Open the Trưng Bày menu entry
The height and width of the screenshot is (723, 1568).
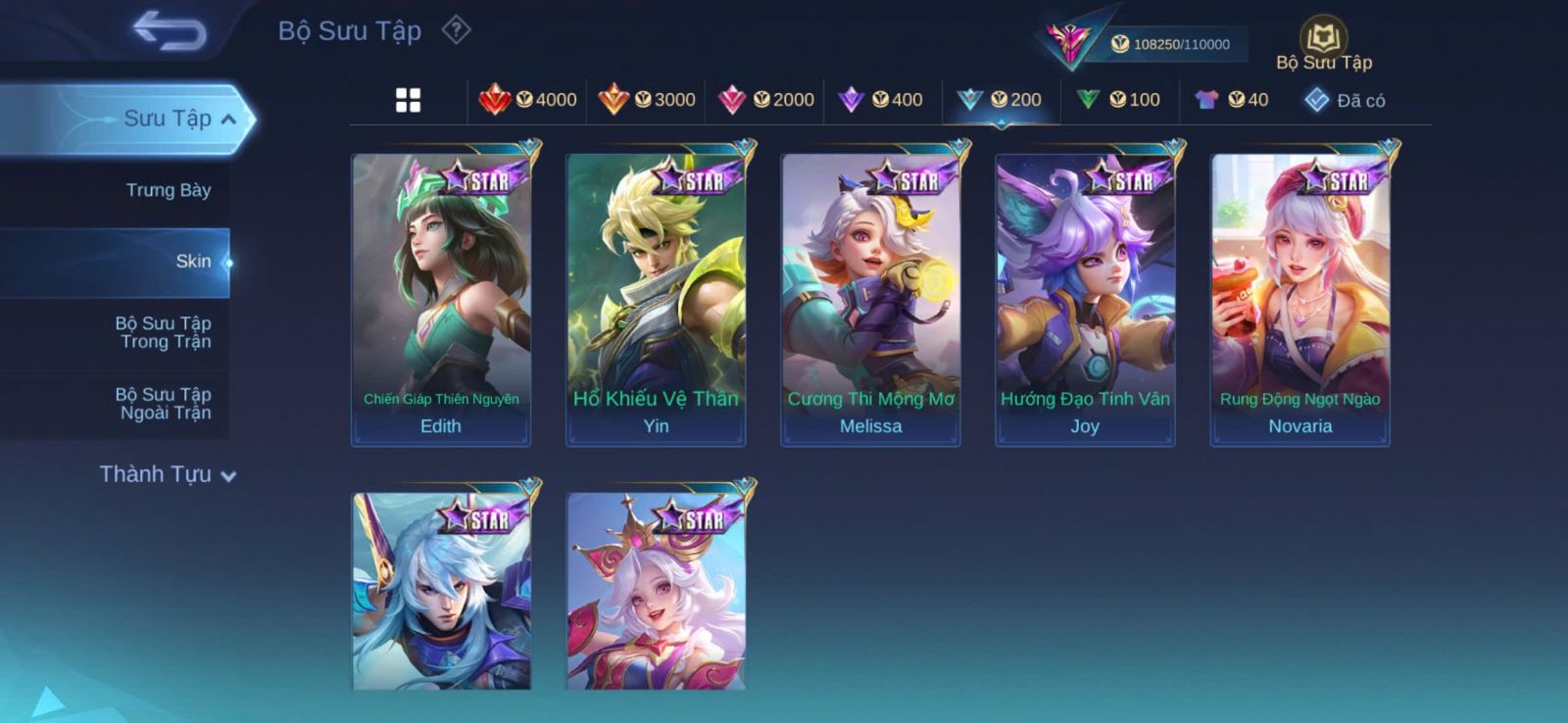(168, 190)
